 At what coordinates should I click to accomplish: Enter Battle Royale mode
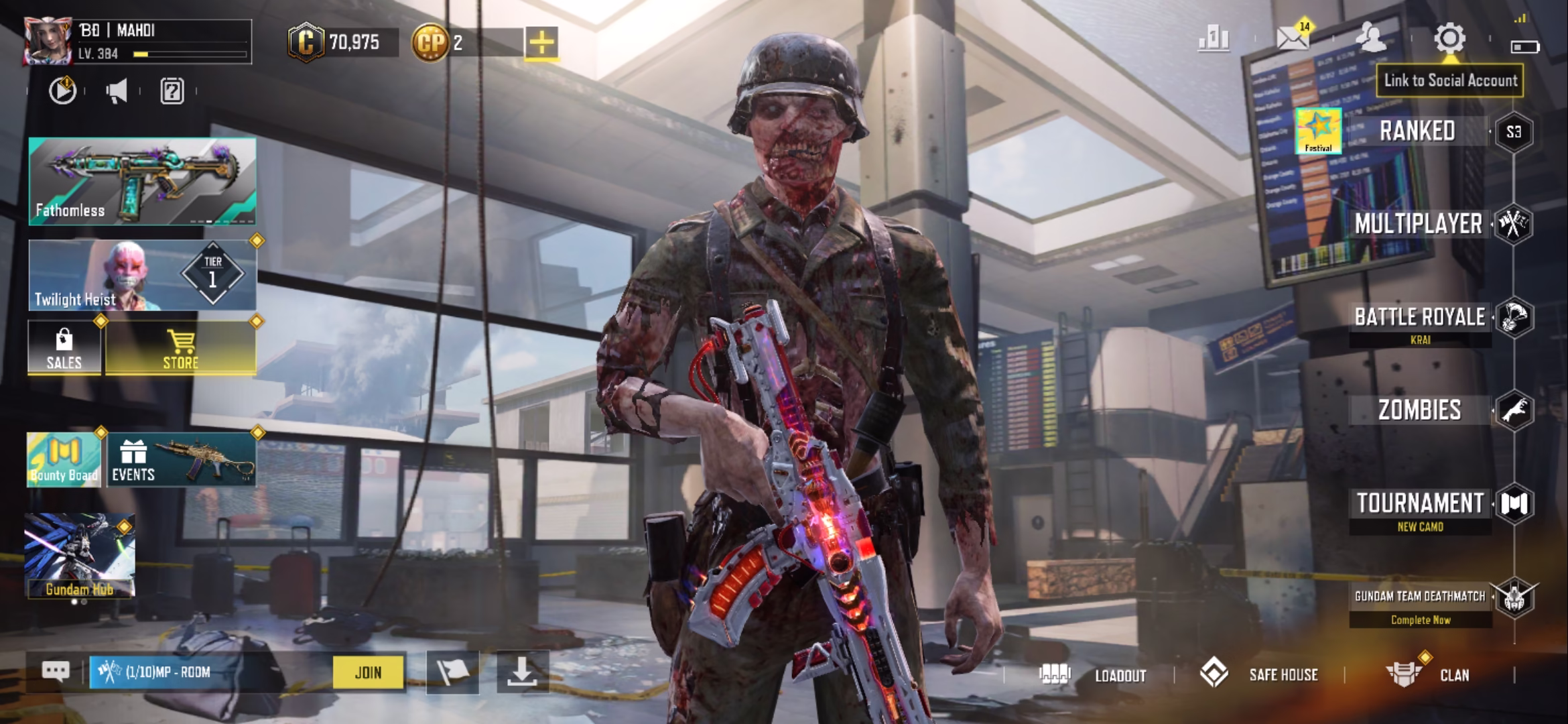pos(1419,317)
